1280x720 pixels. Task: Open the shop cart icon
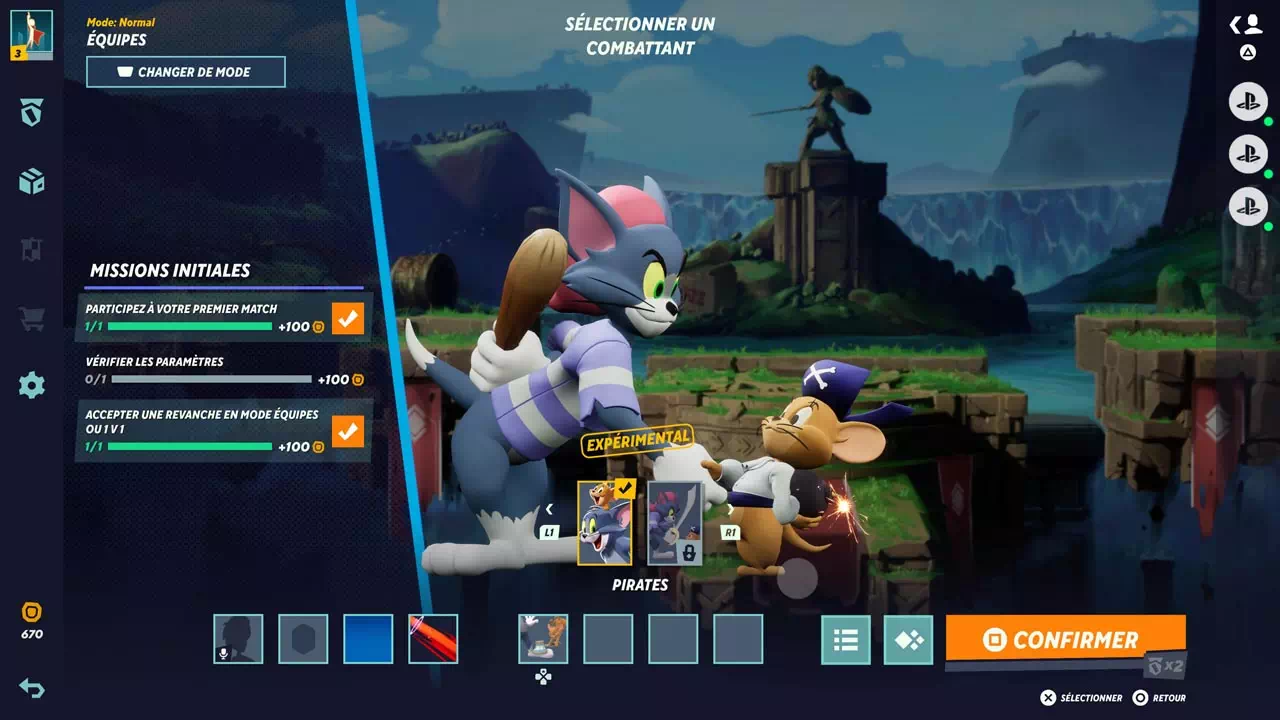(32, 319)
